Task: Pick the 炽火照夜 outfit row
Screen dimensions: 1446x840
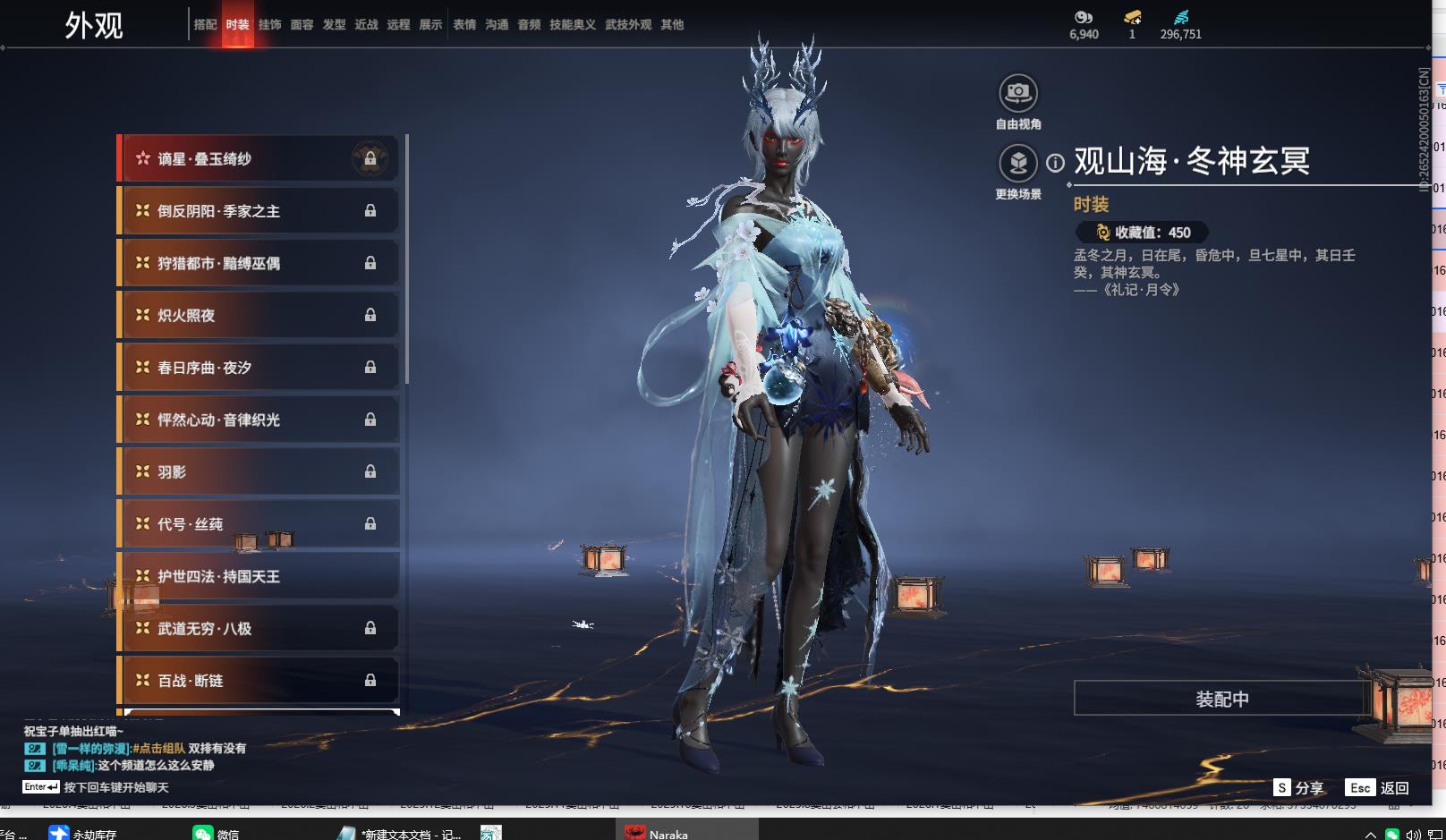Action: coord(258,316)
